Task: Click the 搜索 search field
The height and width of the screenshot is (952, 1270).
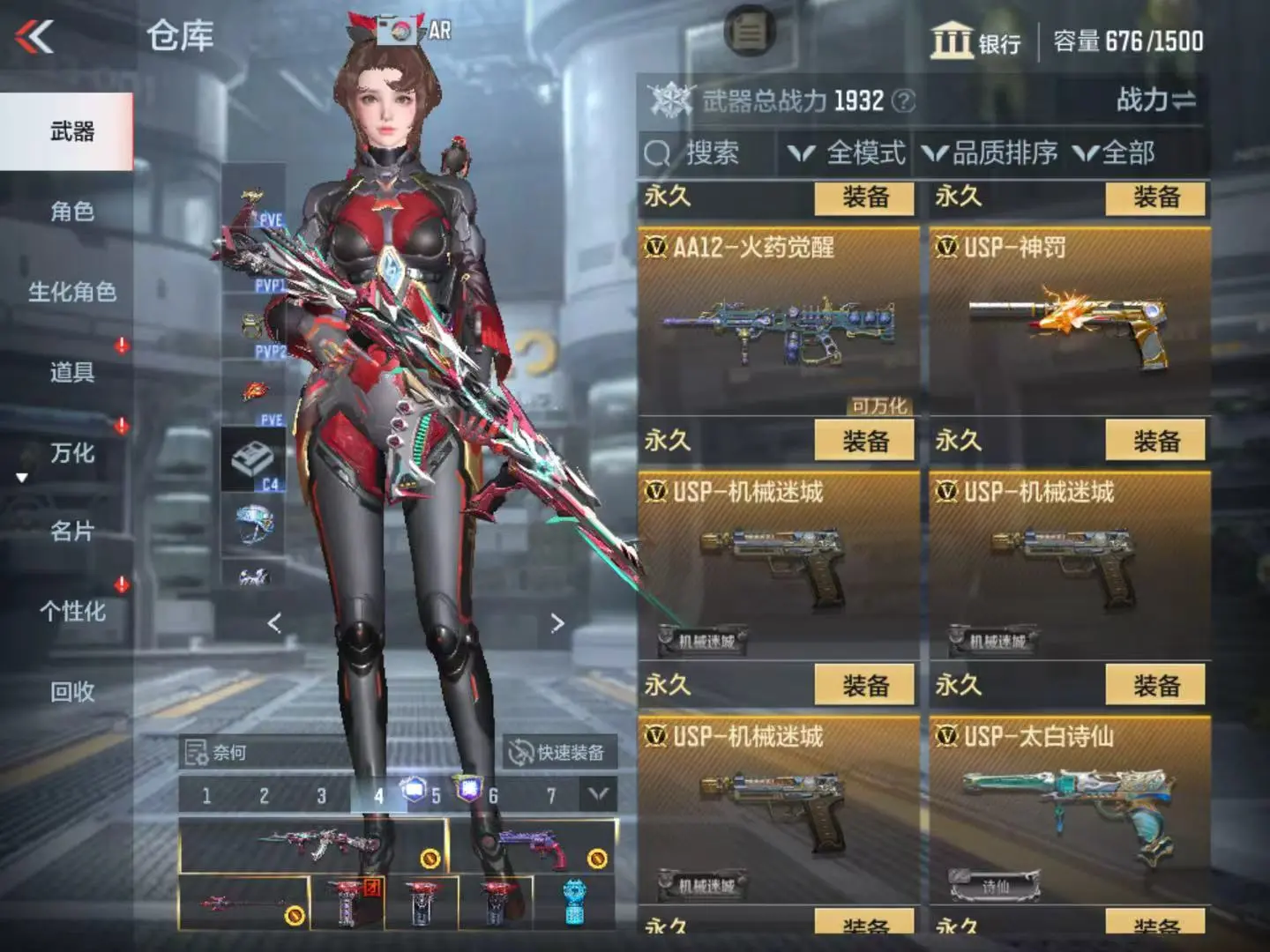Action: coord(706,153)
